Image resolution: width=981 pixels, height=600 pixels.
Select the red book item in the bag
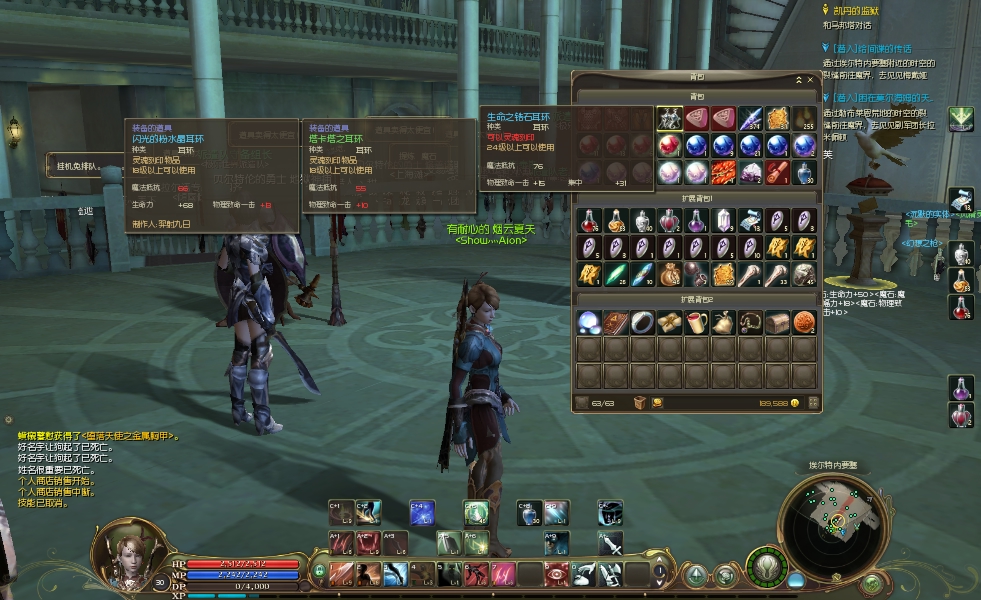(616, 322)
